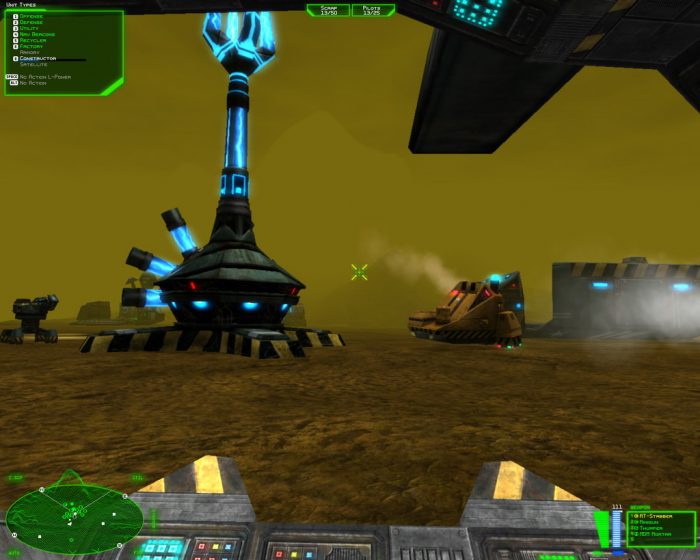Select the Factory entry
The image size is (700, 560).
point(30,46)
